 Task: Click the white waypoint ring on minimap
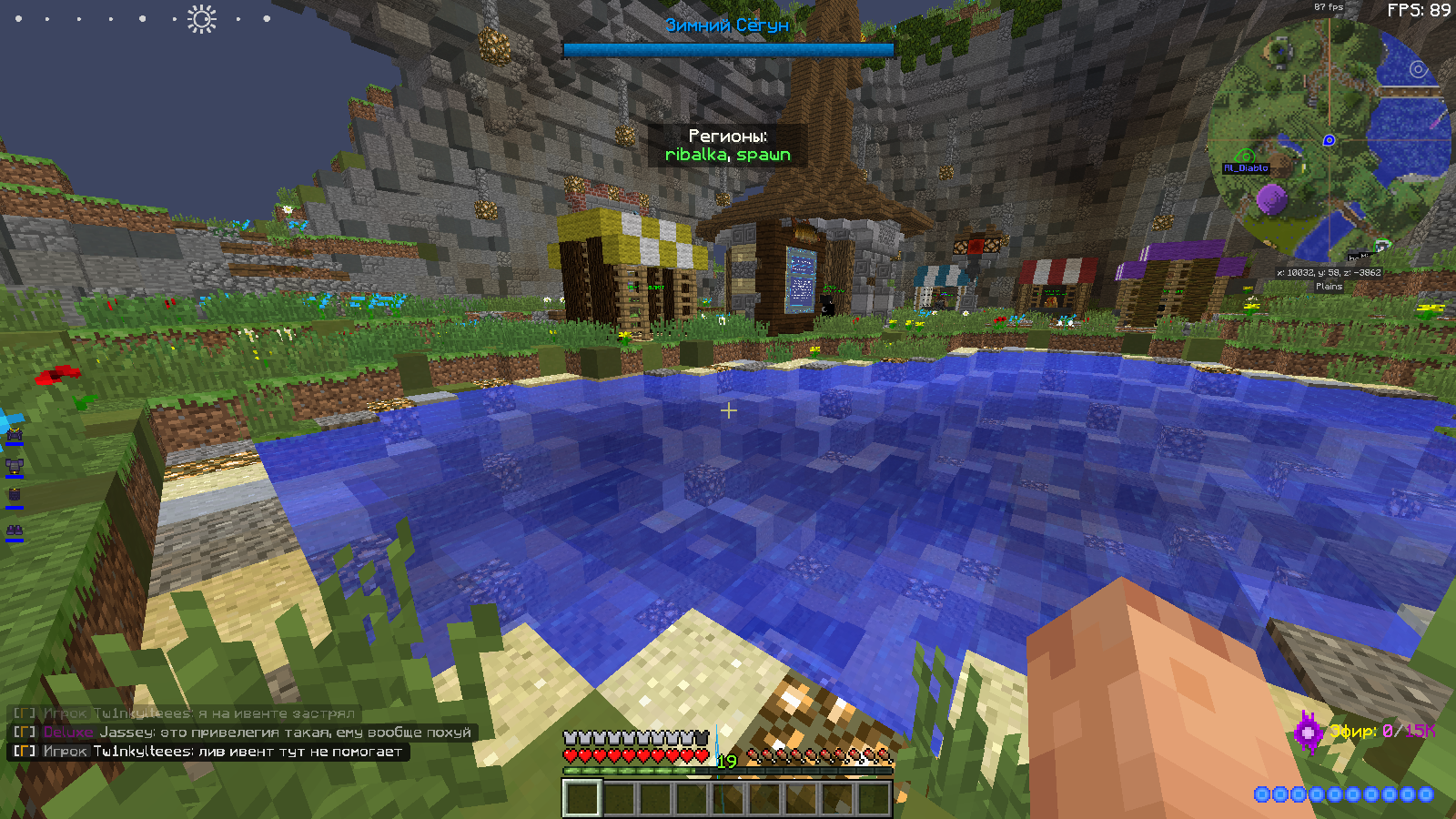tap(1418, 69)
